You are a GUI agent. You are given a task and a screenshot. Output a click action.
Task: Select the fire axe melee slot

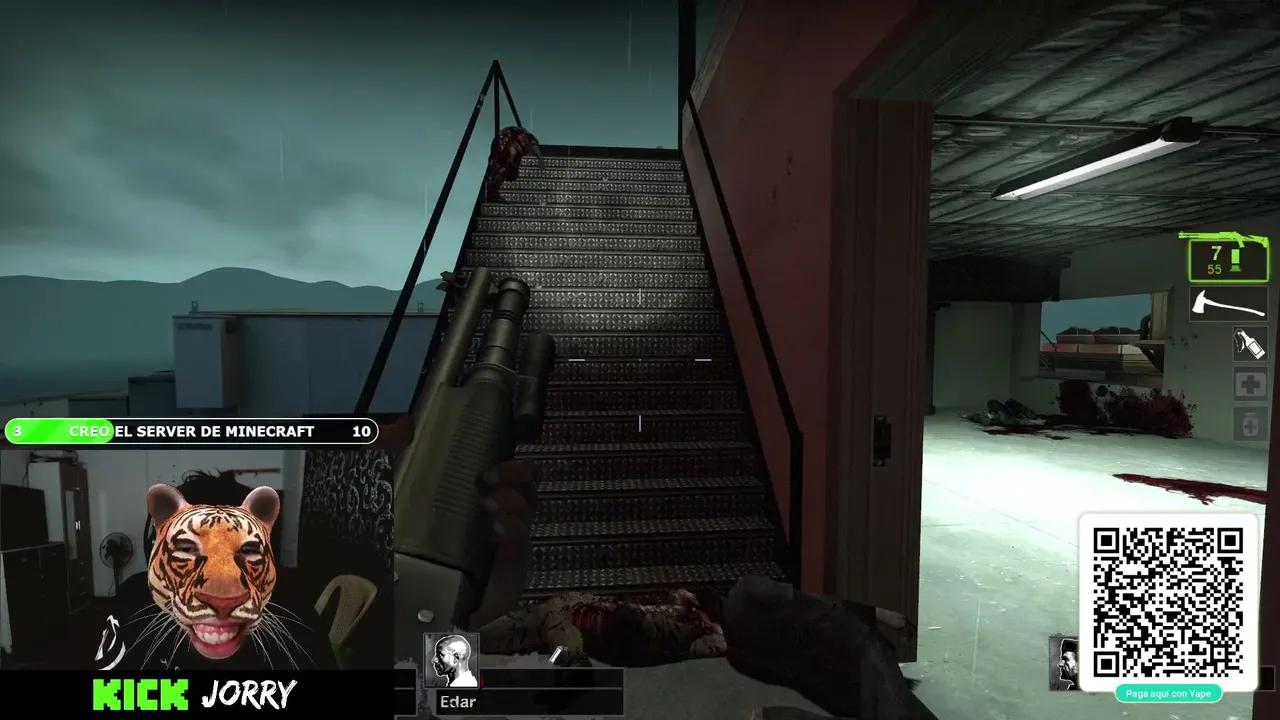tap(1229, 303)
